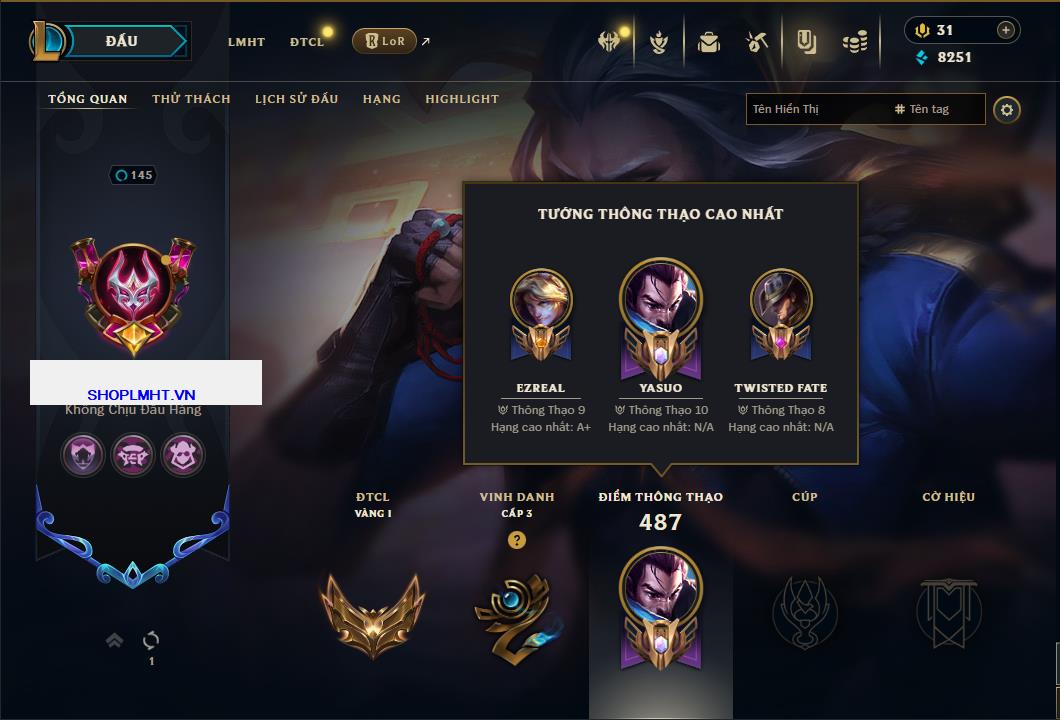Click the CÚP trophy emblem
The width and height of the screenshot is (1060, 720).
[x=804, y=610]
